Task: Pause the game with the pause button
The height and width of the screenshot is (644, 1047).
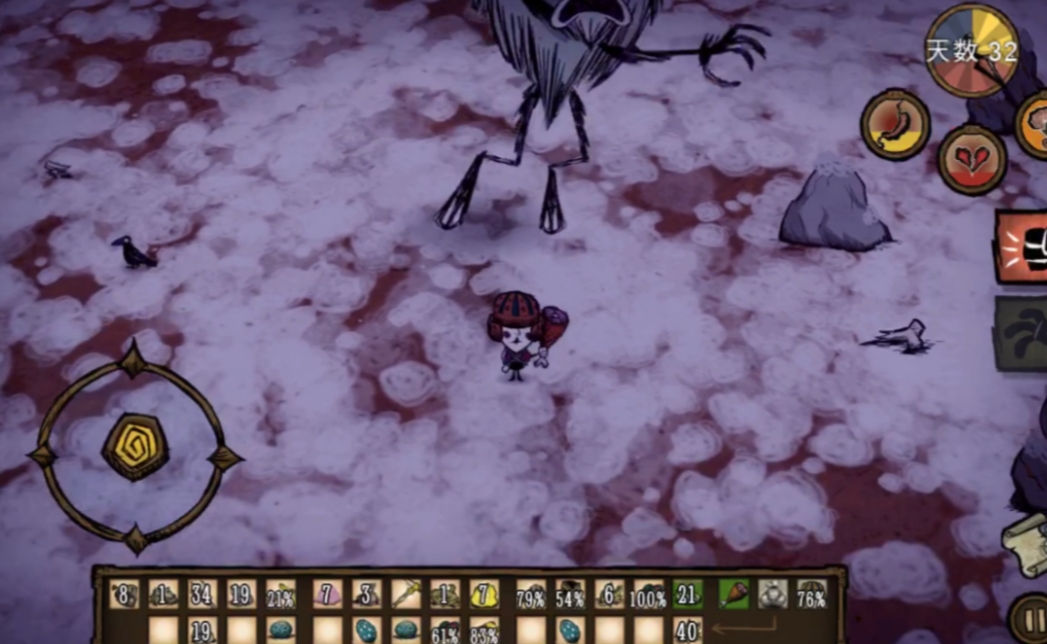Action: coord(1030,615)
